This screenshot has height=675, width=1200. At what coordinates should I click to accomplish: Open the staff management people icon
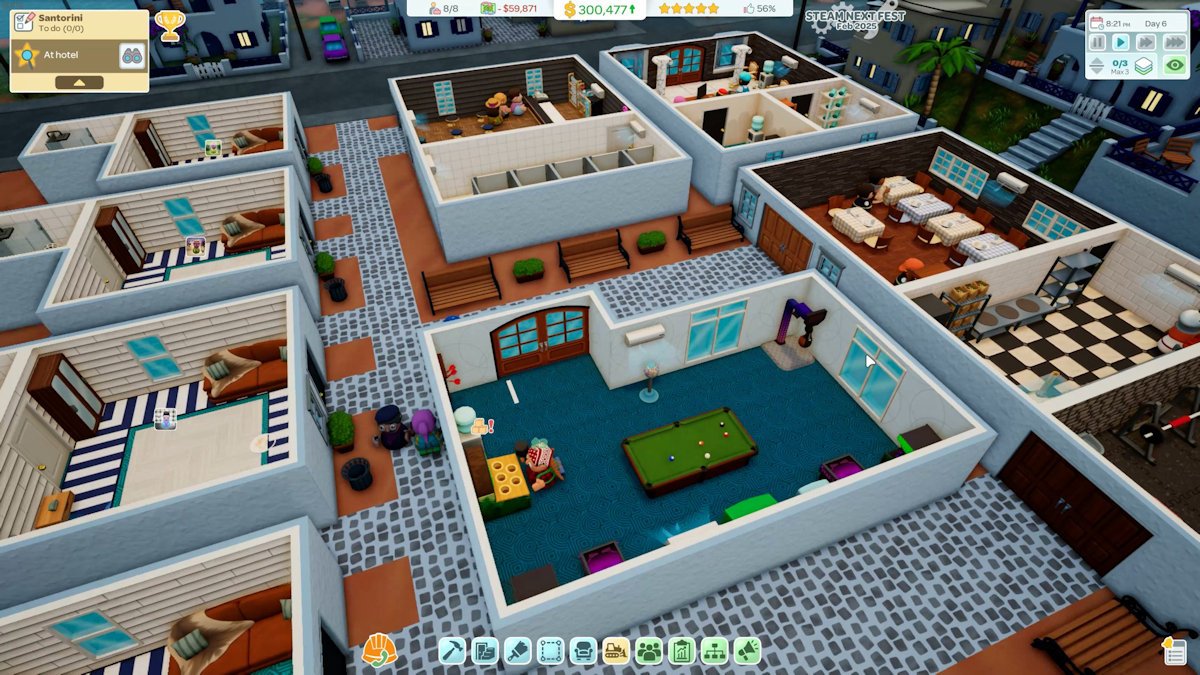click(649, 651)
